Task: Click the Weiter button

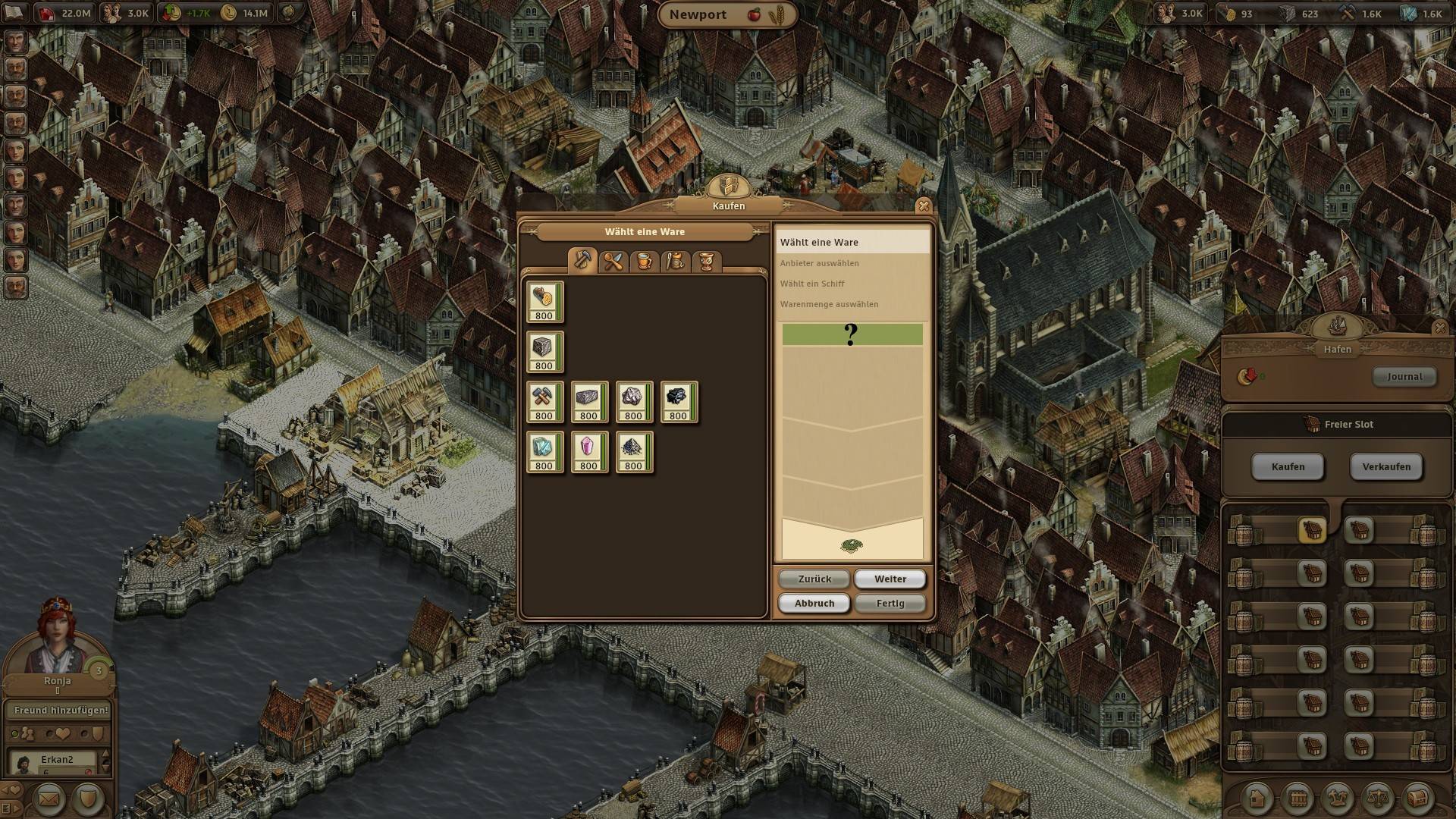Action: pyautogui.click(x=890, y=579)
